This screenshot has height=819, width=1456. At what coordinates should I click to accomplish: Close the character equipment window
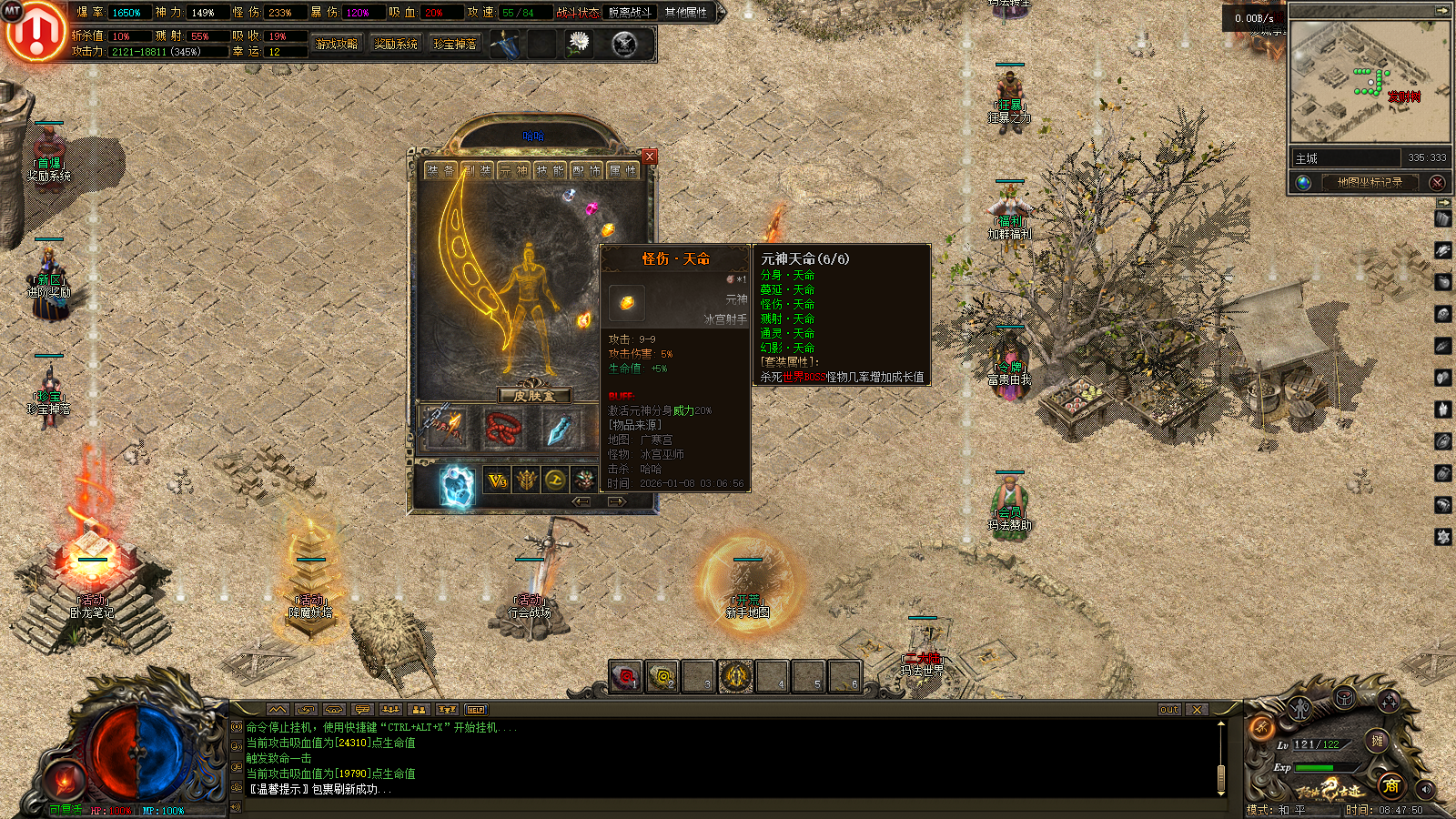click(649, 157)
